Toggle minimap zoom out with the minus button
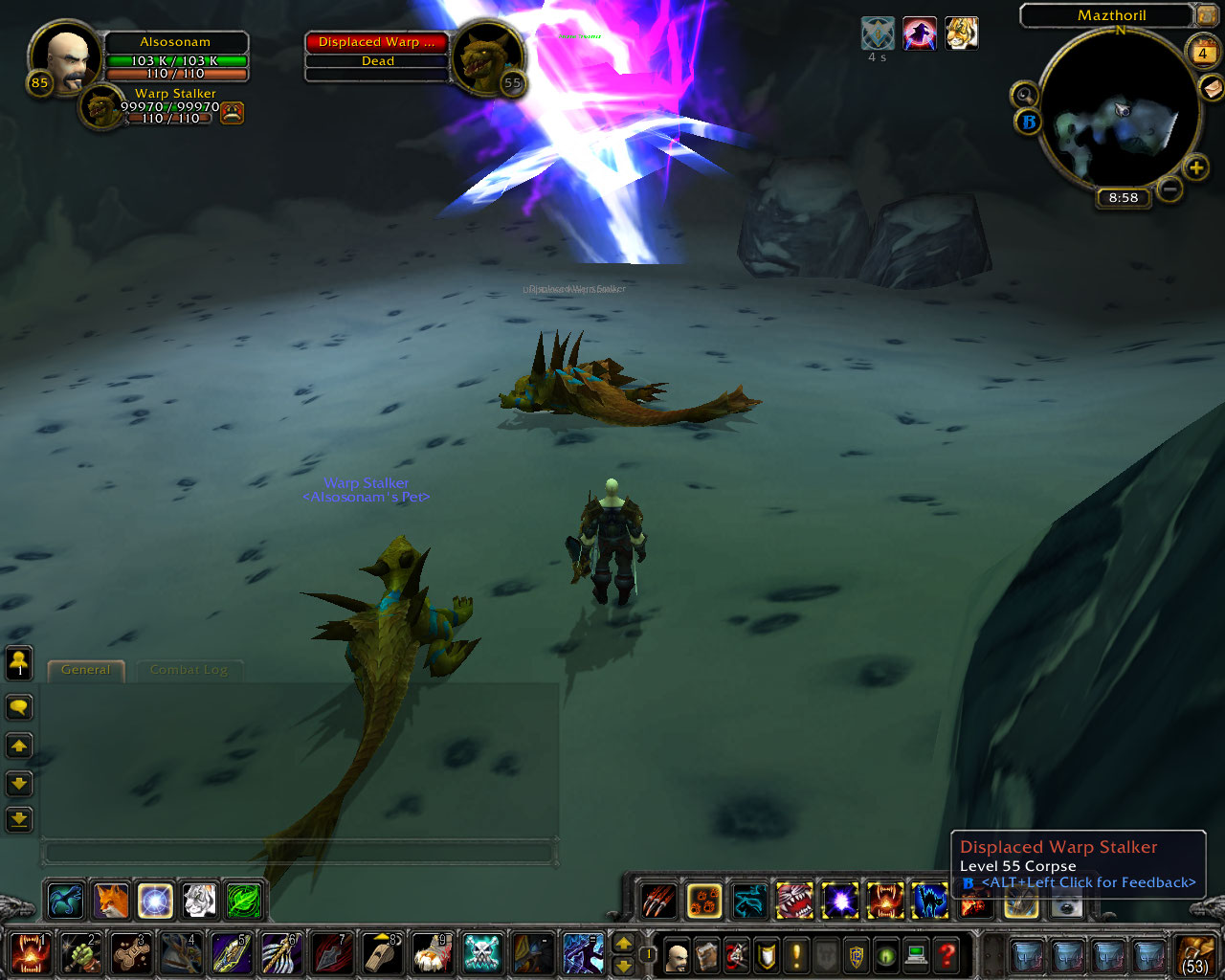The width and height of the screenshot is (1225, 980). [1169, 190]
